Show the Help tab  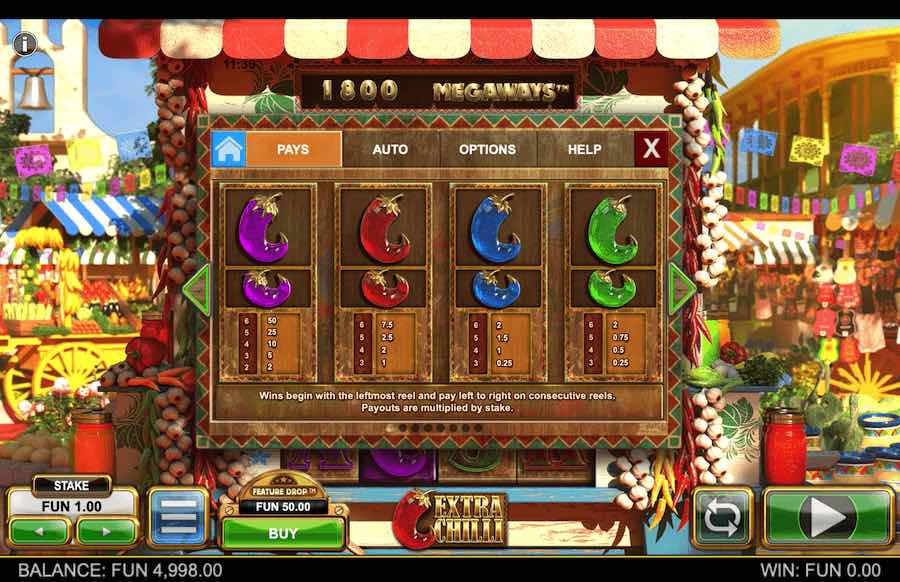point(585,149)
